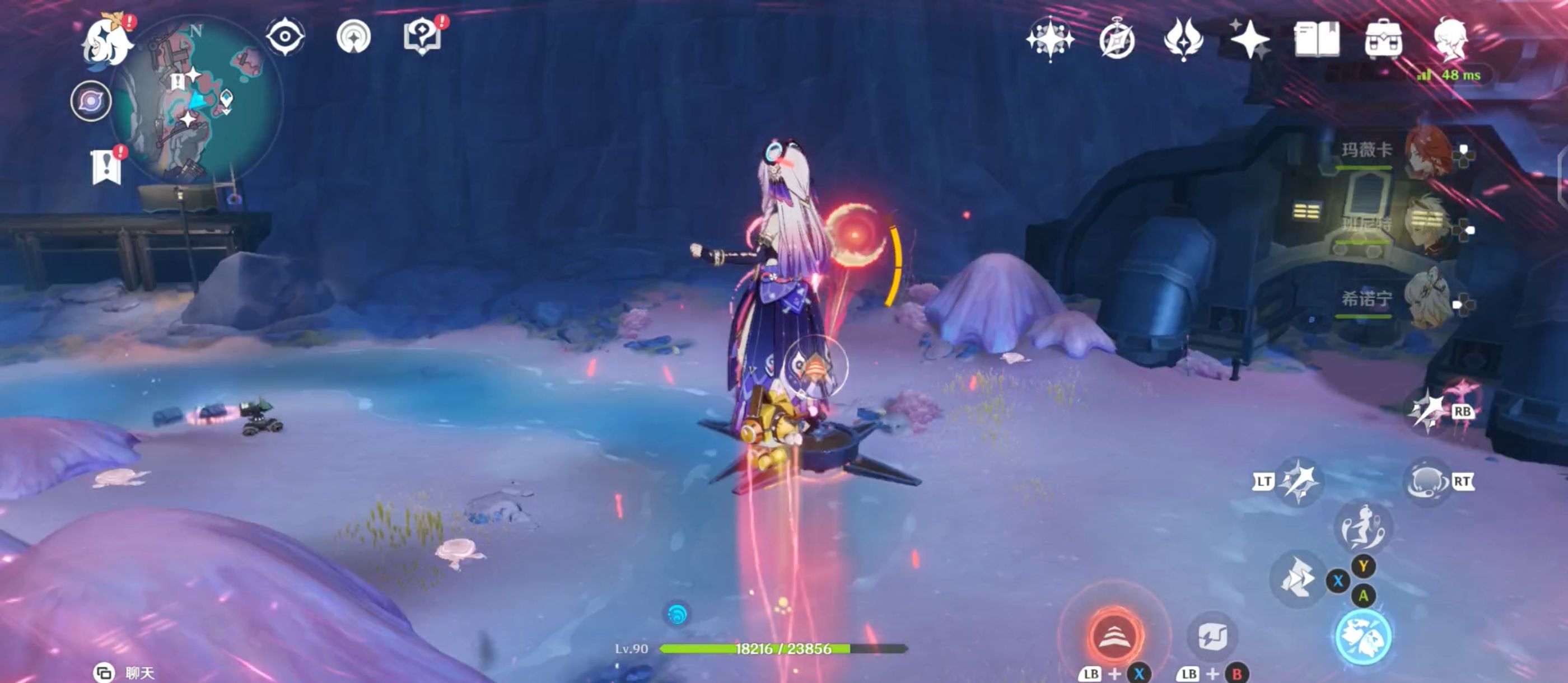Screen dimensions: 1568x683
Task: Switch to party member 玛薇卡
Action: (1427, 152)
